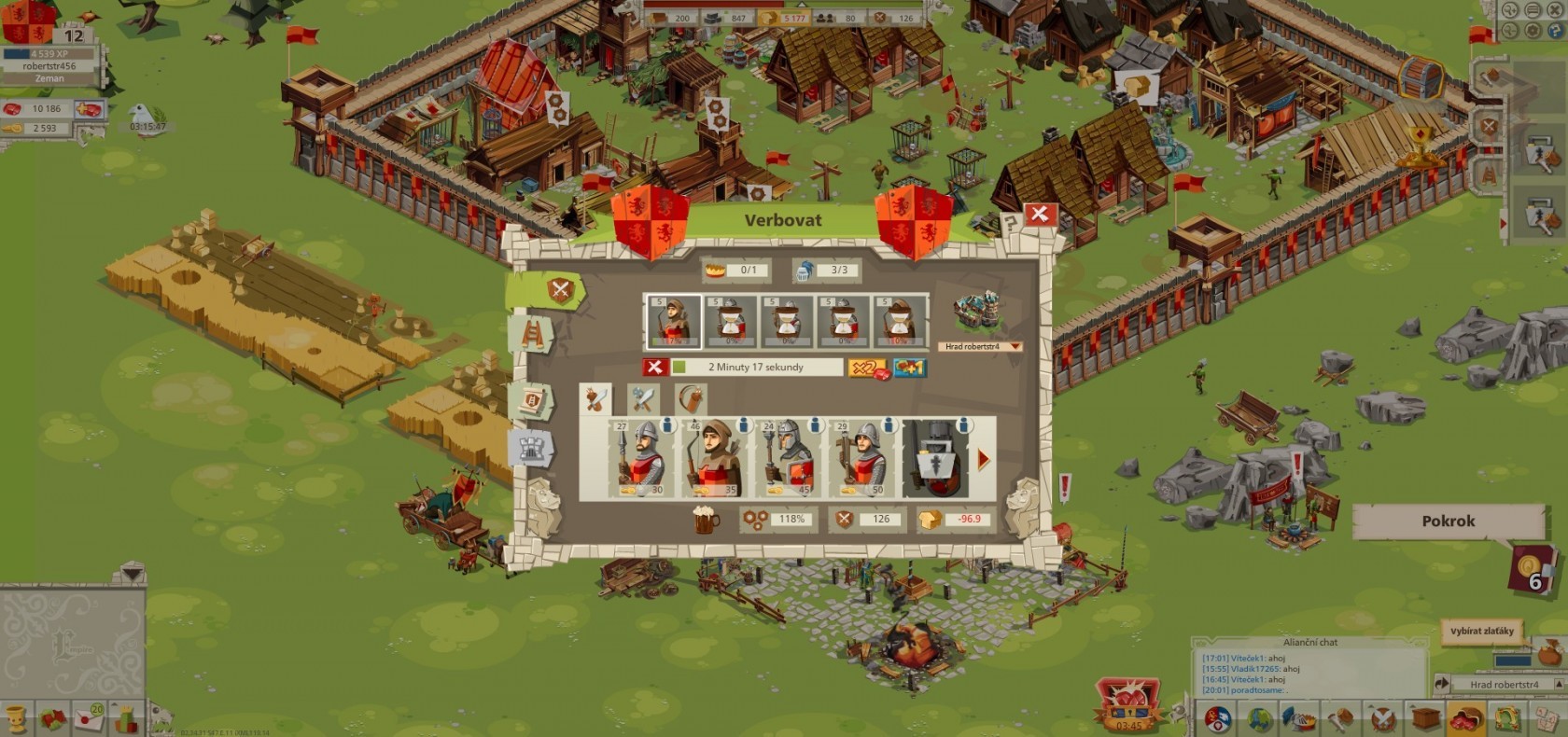Zoom in with the magnifier plus button
Viewport: 1568px width, 737px height.
point(1509,11)
